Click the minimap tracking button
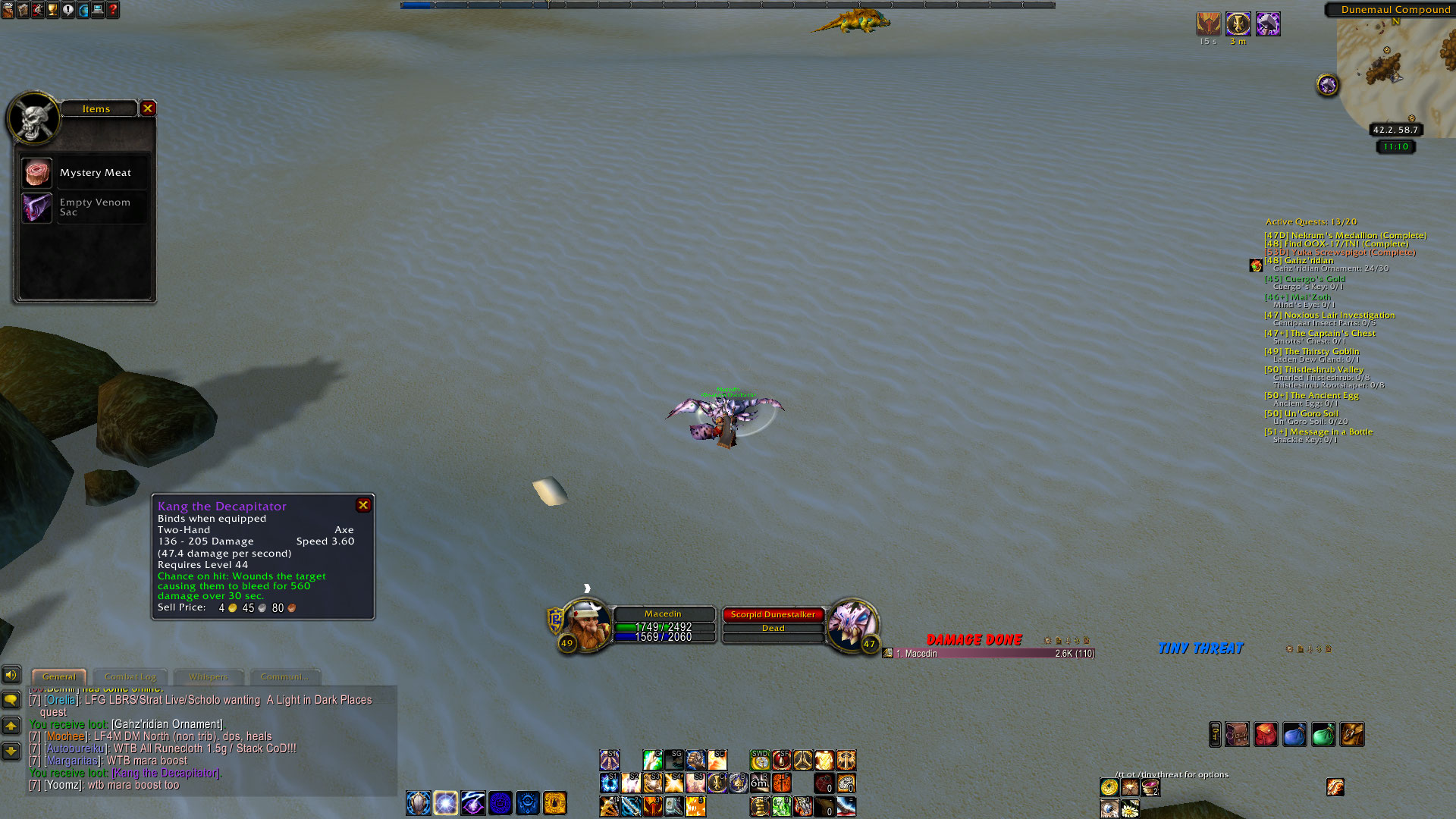Viewport: 1456px width, 819px height. tap(1327, 85)
